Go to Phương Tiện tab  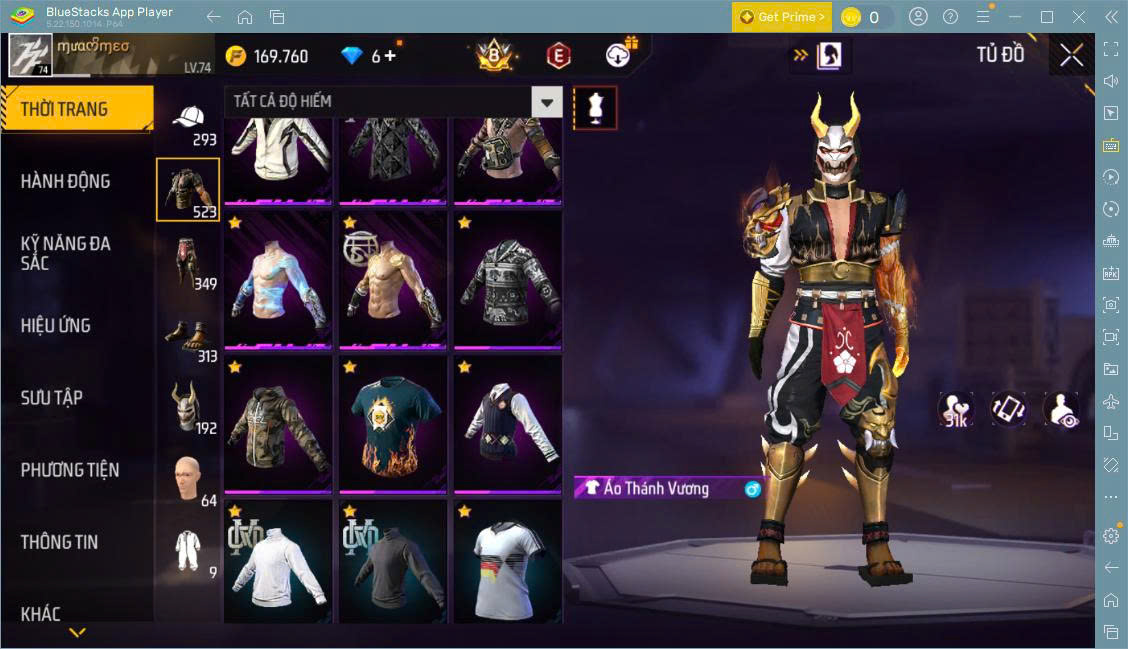point(70,469)
